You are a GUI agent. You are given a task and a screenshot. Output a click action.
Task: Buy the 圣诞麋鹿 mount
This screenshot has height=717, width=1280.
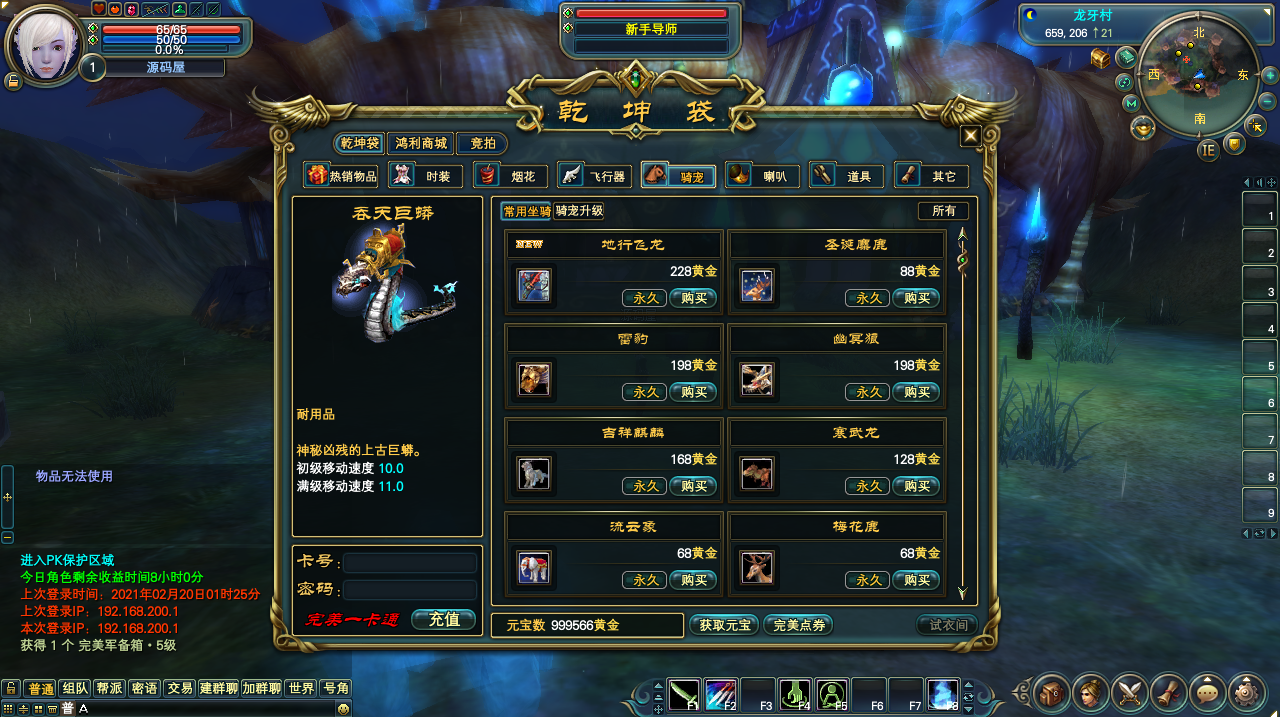point(917,298)
